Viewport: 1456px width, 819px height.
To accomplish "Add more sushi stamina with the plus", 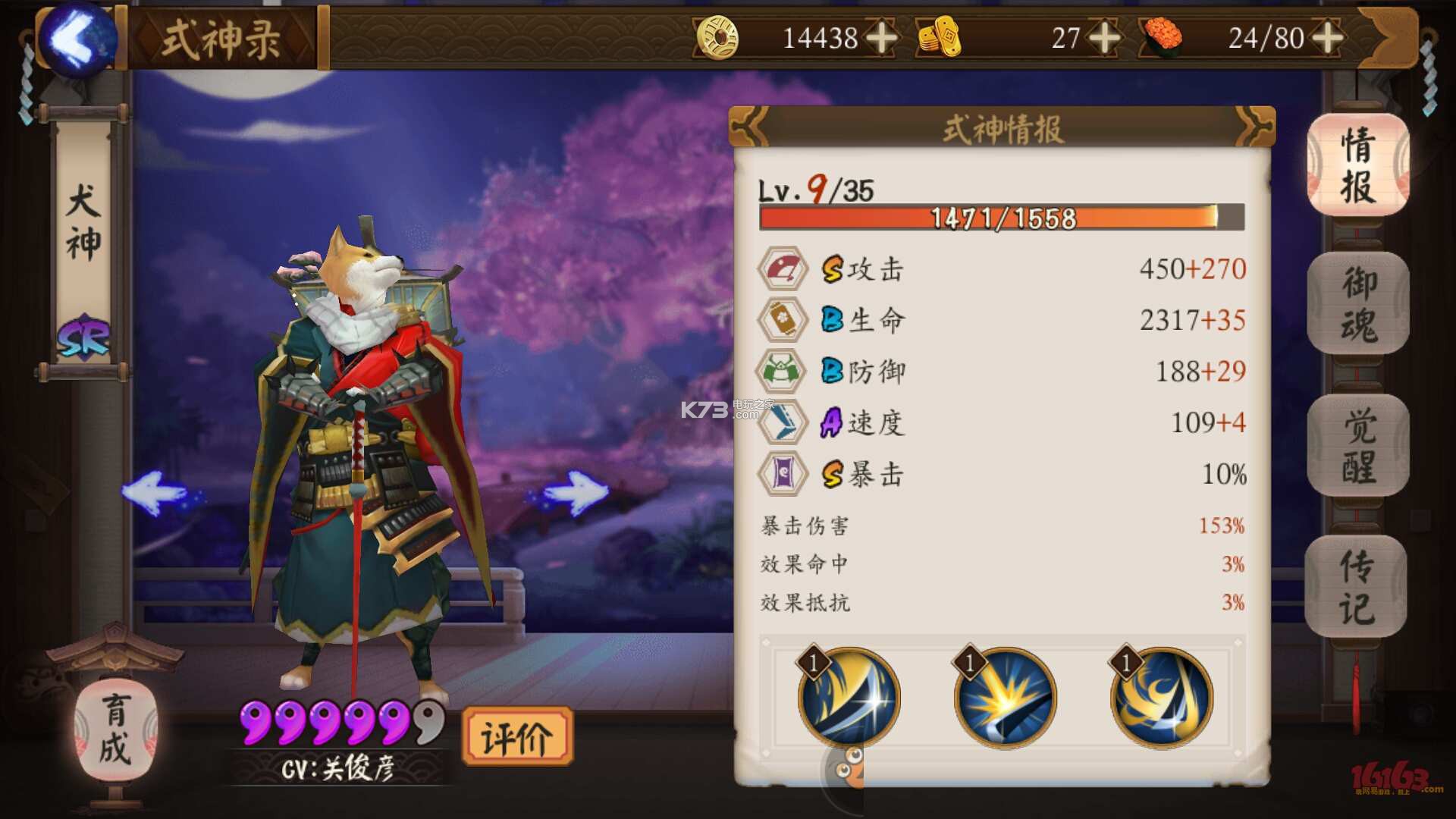I will tap(1327, 37).
